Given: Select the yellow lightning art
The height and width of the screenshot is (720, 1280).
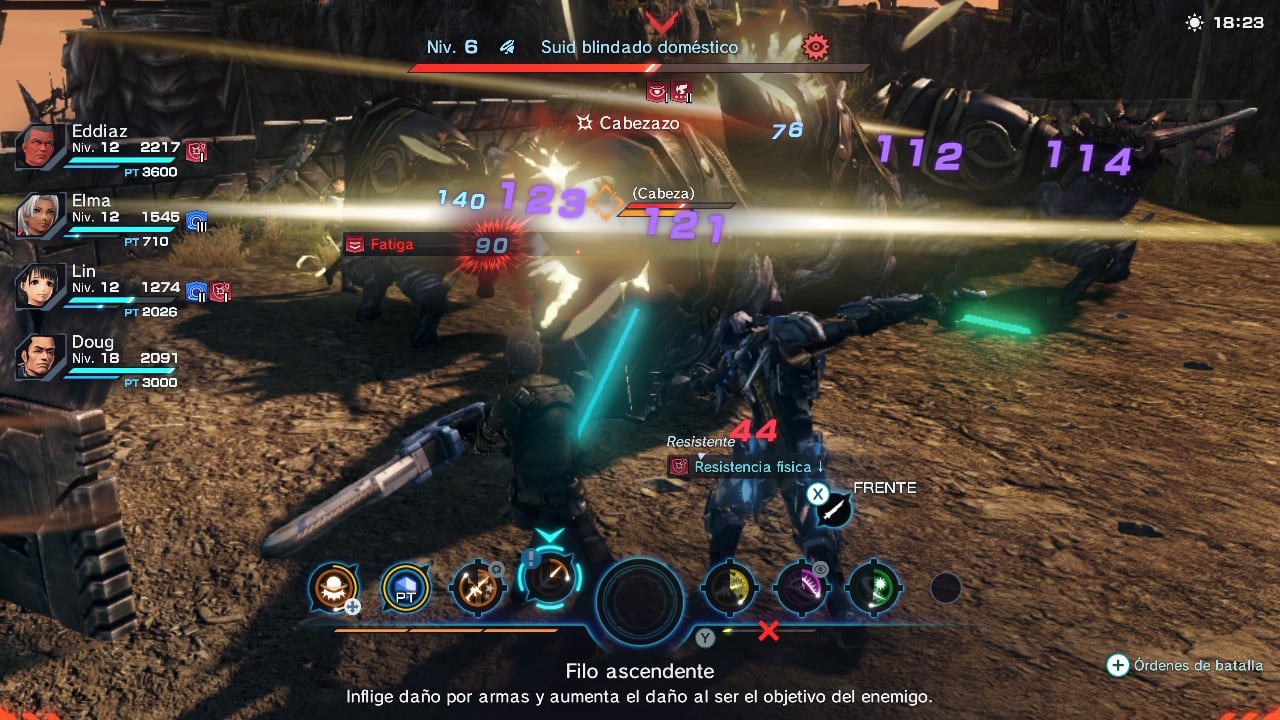Looking at the screenshot, I should click(729, 590).
